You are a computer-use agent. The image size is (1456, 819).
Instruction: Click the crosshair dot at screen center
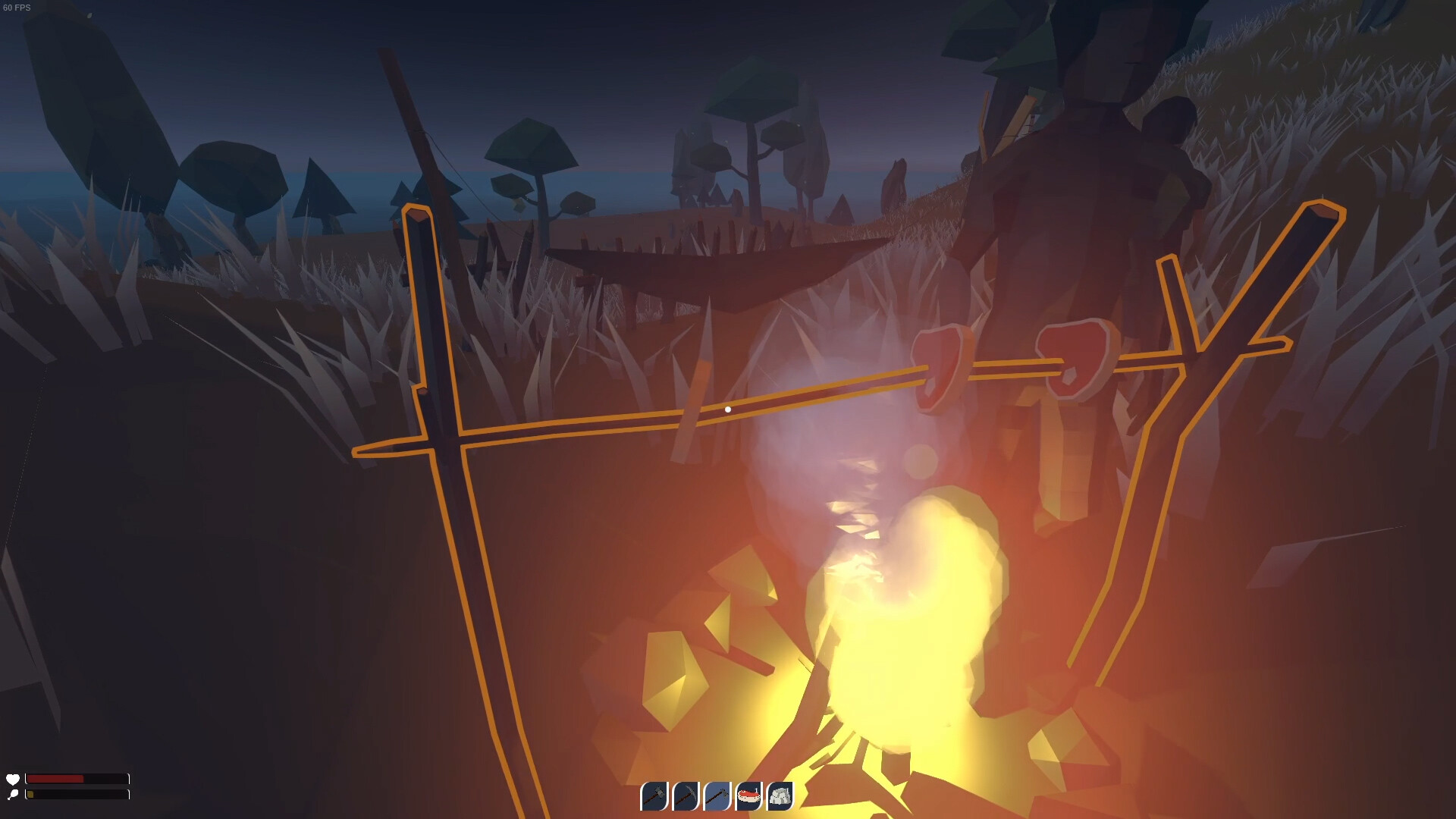click(x=728, y=408)
